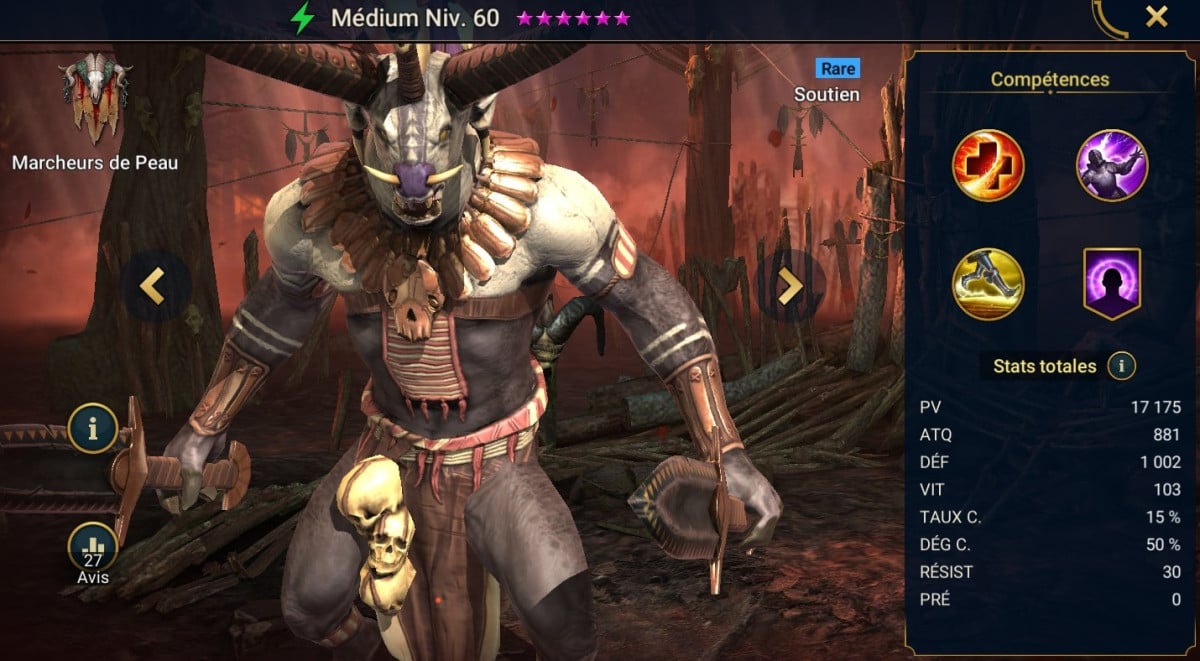Screen dimensions: 1200x661
Task: Show the previous champion with left arrow
Action: click(x=152, y=286)
